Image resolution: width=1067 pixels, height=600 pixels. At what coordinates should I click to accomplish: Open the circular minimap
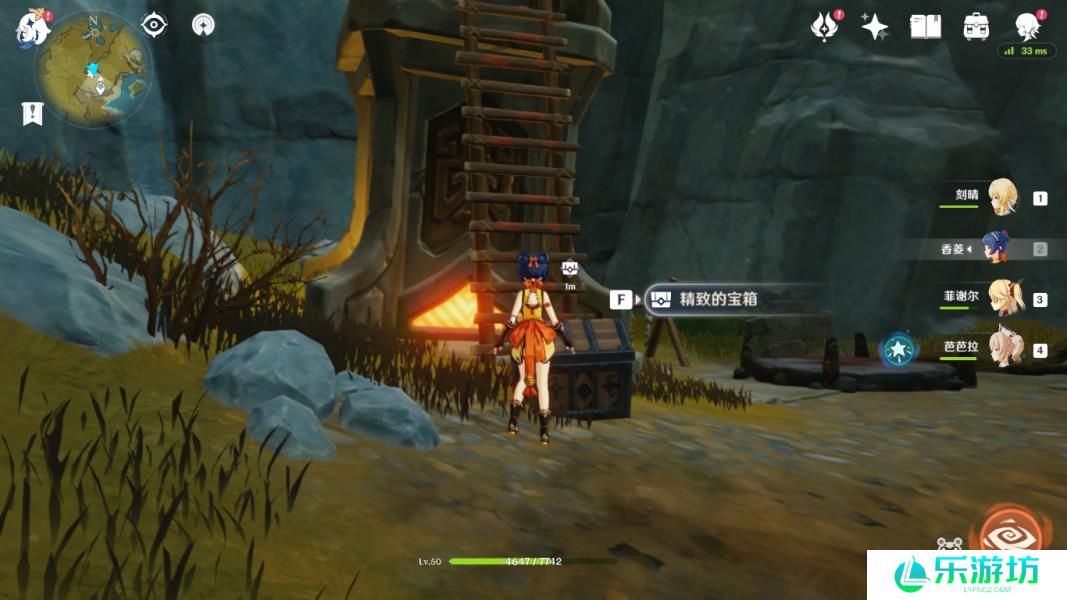tap(92, 66)
